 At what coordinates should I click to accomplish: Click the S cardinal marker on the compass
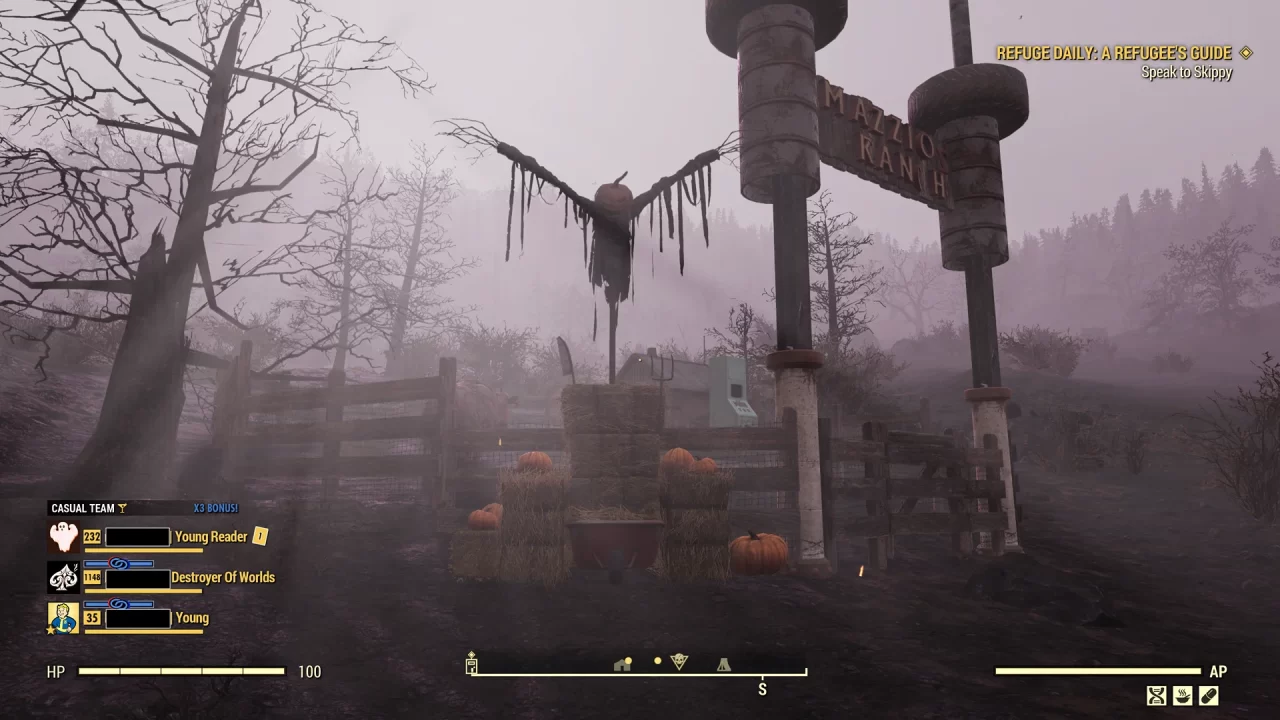[x=762, y=689]
